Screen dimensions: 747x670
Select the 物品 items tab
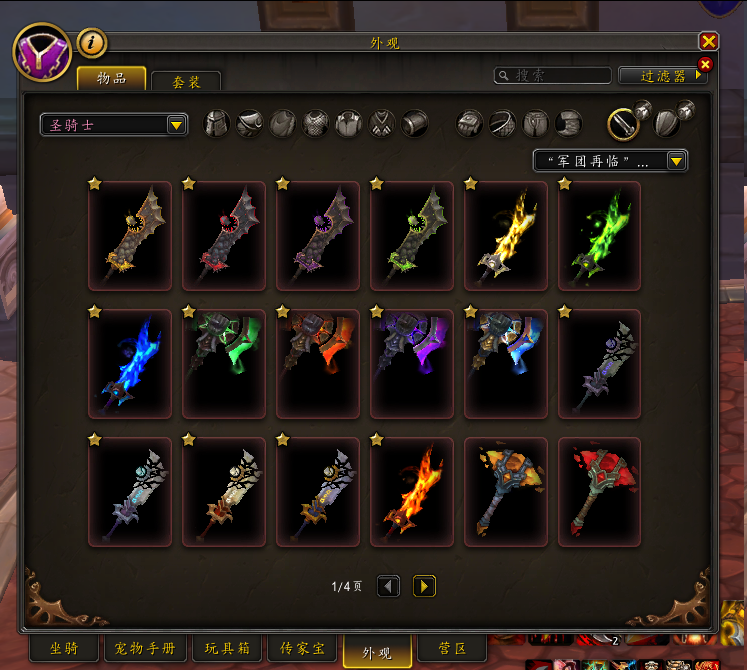click(x=111, y=79)
